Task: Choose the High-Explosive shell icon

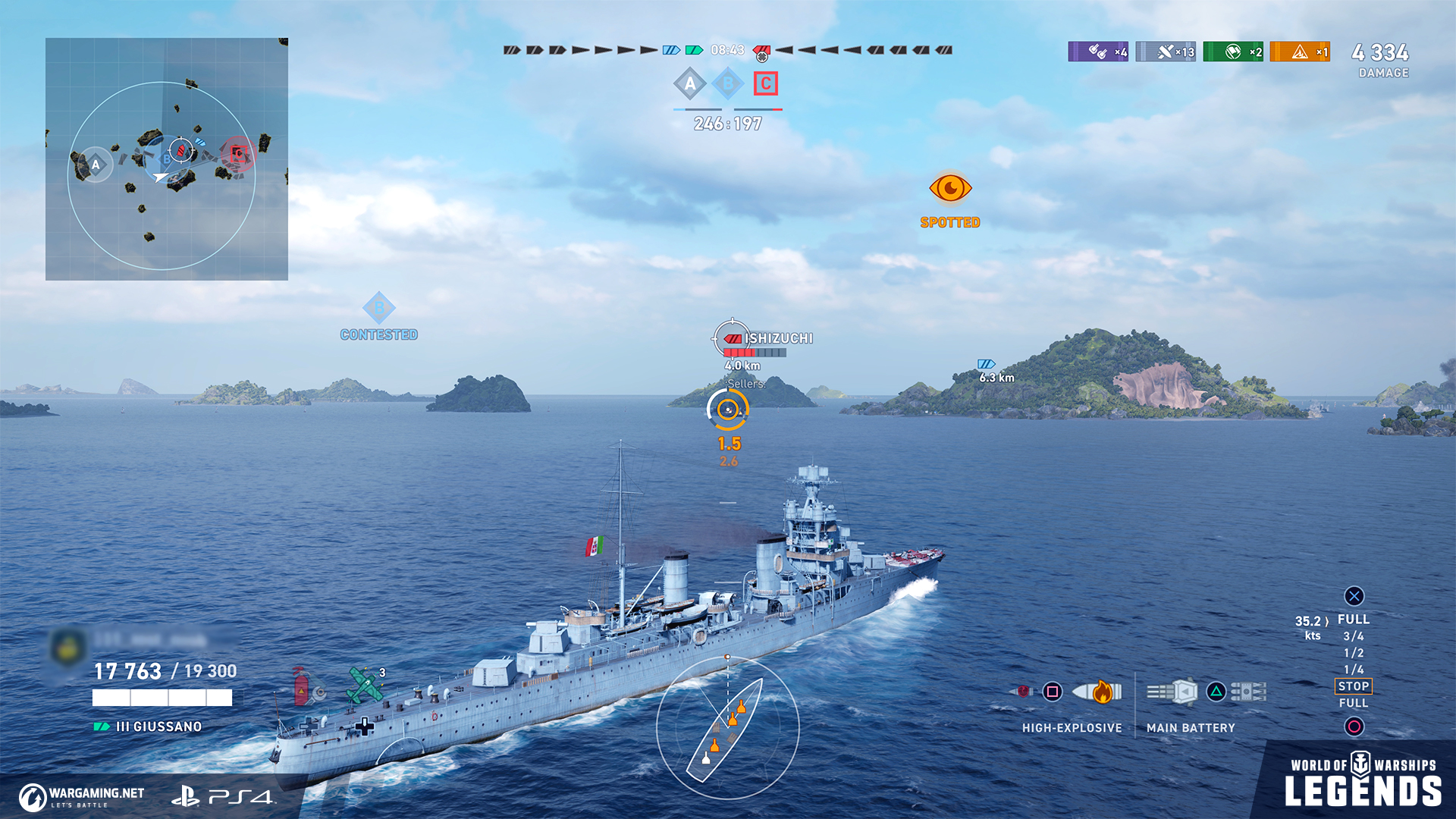Action: point(1097,692)
